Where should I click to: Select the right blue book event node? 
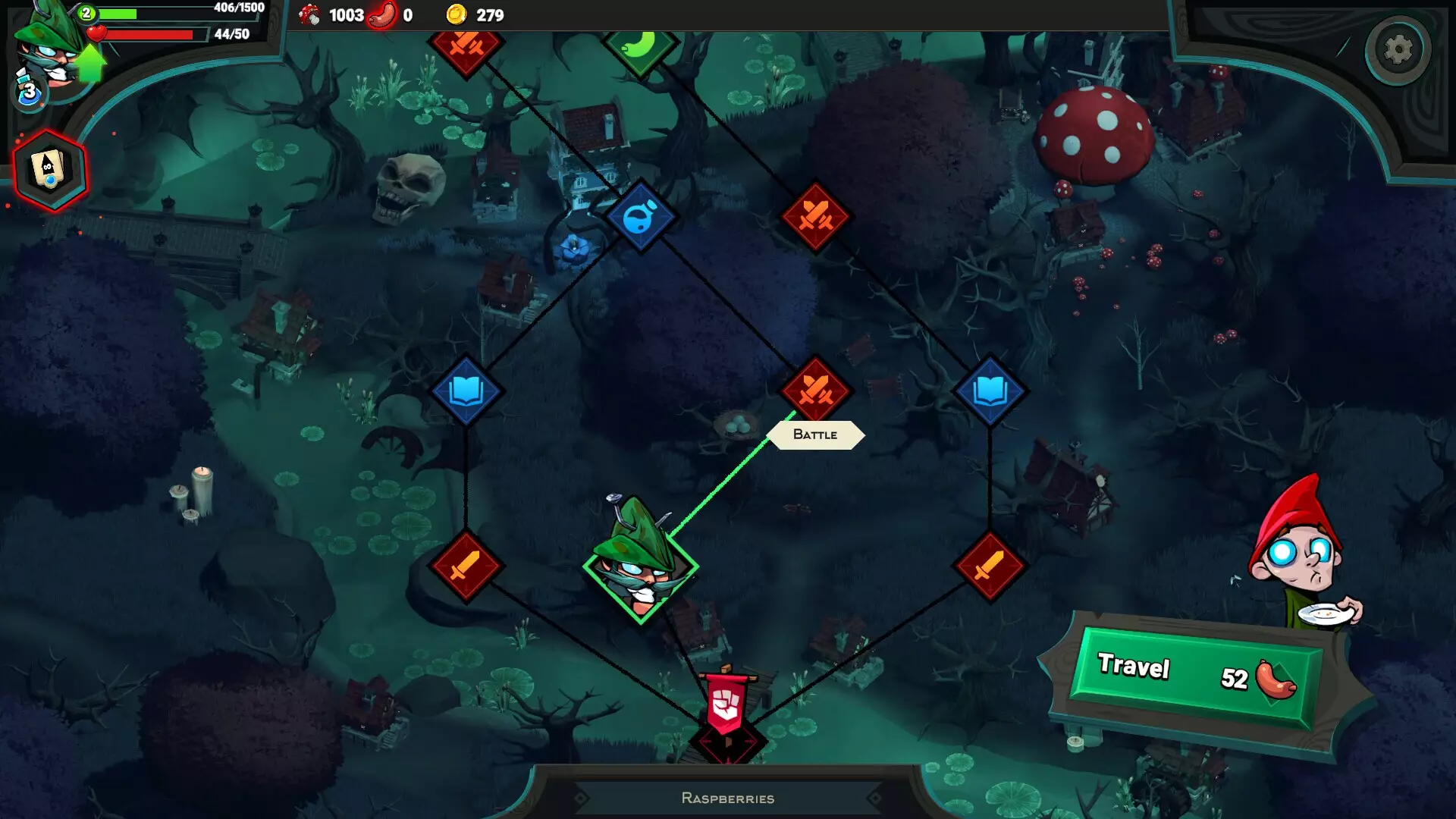click(x=991, y=391)
